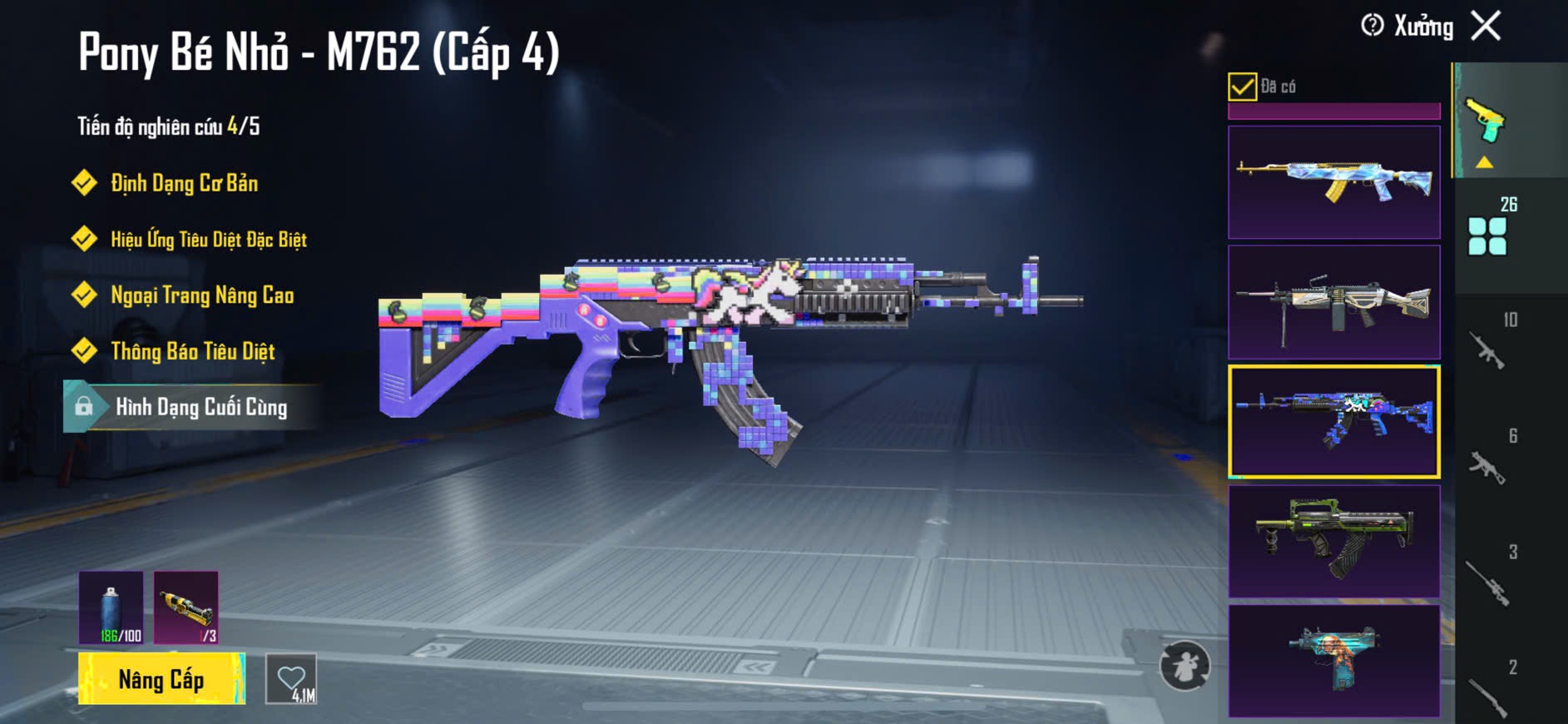1568x724 pixels.
Task: Tap the yellow gun material slot
Action: tap(186, 607)
